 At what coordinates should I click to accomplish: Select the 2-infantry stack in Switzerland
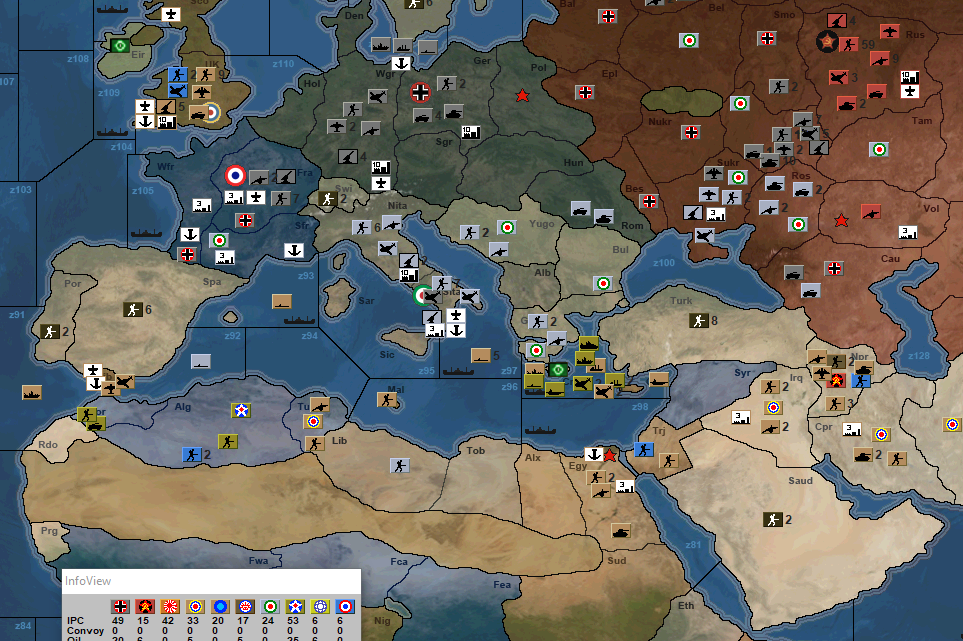[327, 199]
